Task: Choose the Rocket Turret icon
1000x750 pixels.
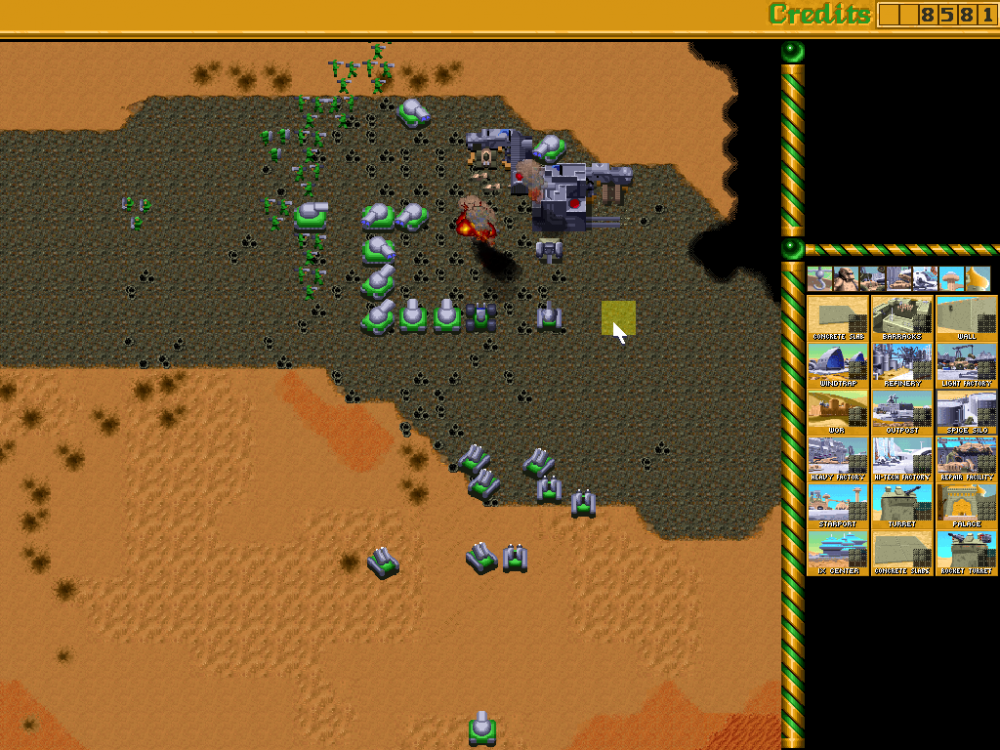Action: coord(966,553)
